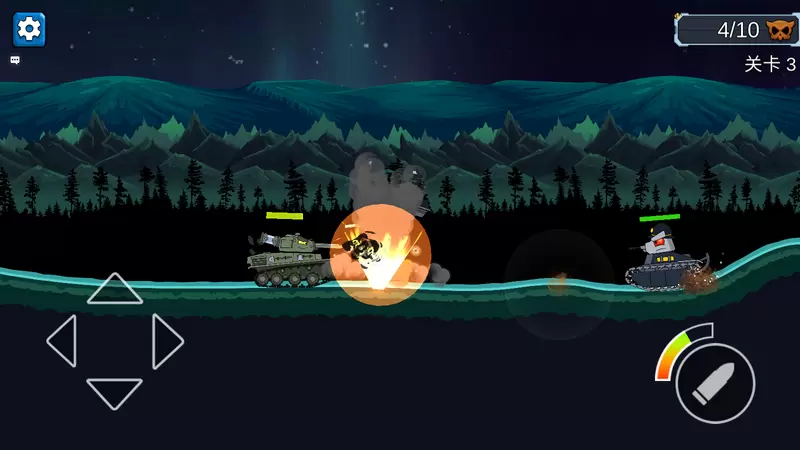Tap the up arrow on the d-pad
This screenshot has height=450, width=800.
[115, 289]
